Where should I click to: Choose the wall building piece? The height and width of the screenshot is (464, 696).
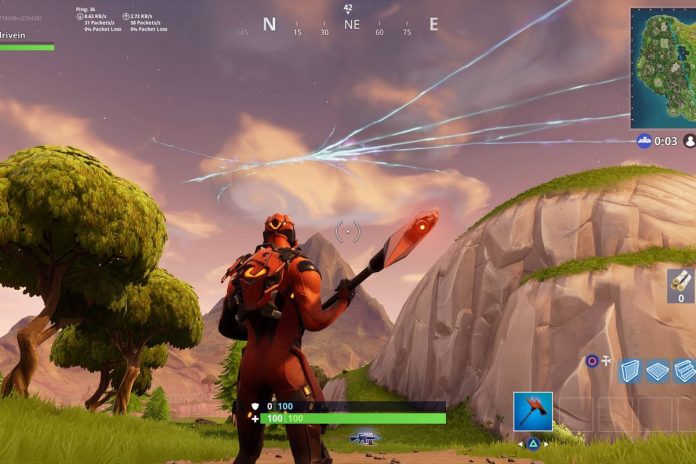click(x=630, y=371)
